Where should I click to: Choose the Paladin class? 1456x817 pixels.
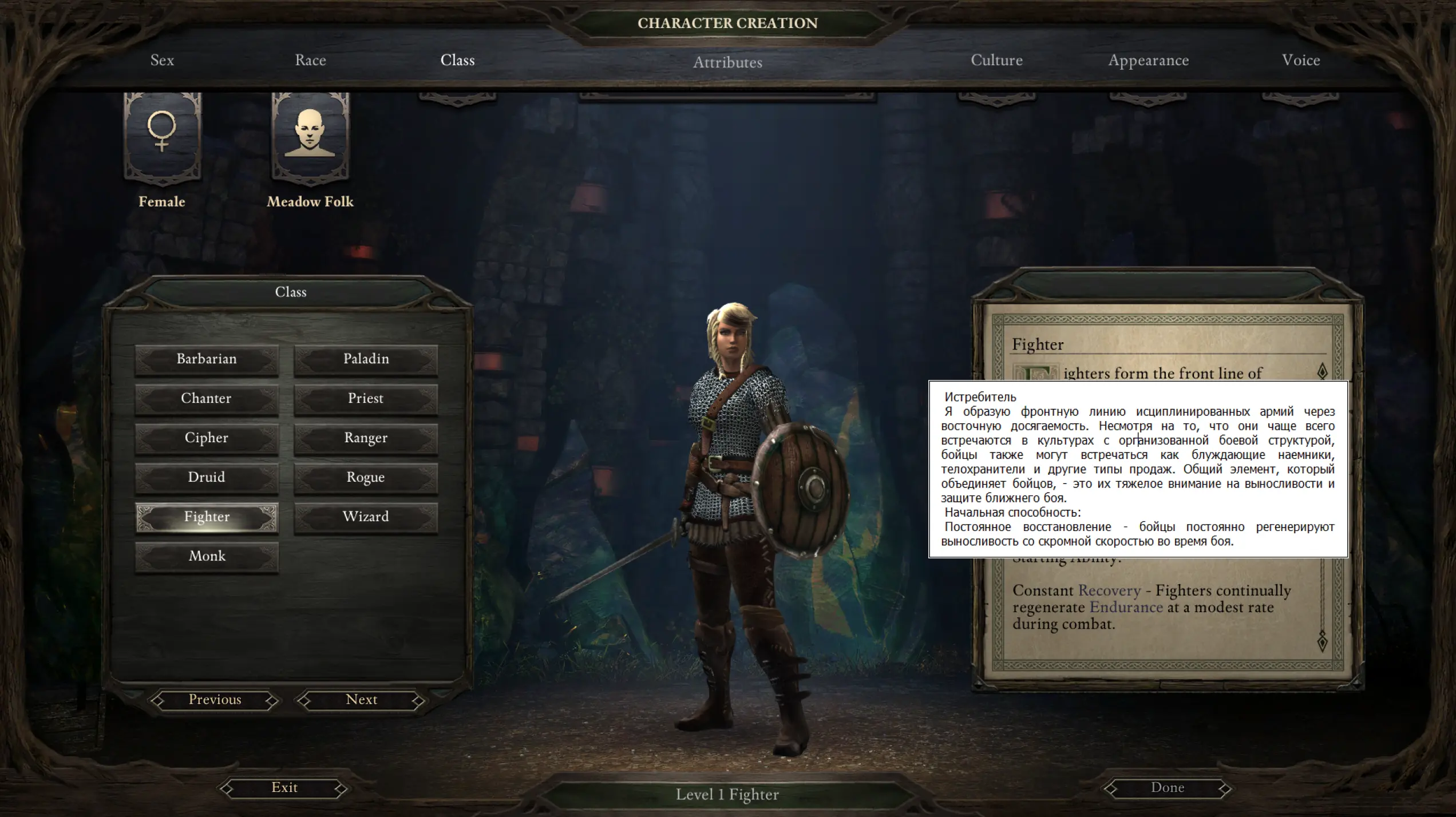(366, 359)
